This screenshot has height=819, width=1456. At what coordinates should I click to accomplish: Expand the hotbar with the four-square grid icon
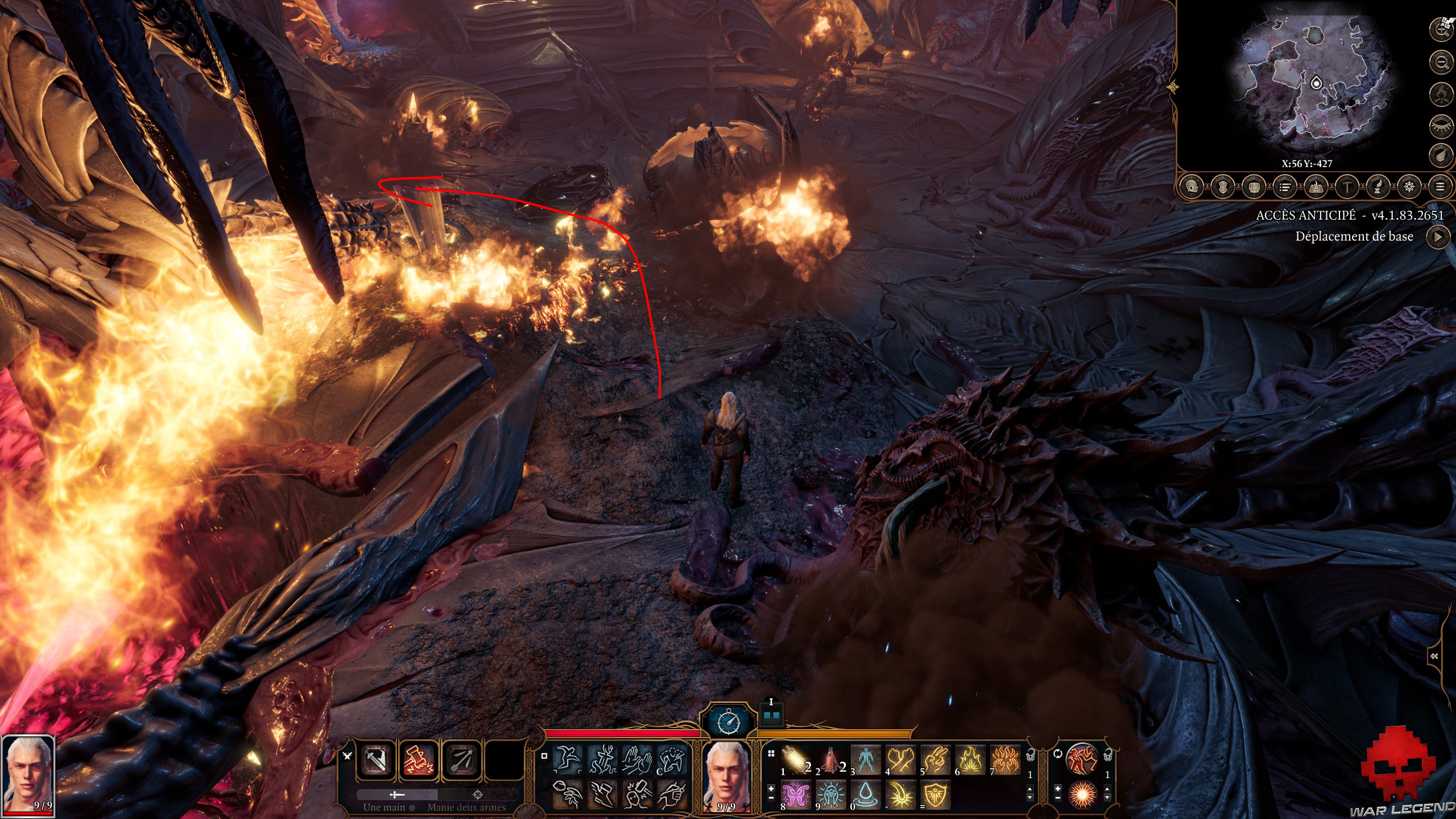(x=771, y=752)
